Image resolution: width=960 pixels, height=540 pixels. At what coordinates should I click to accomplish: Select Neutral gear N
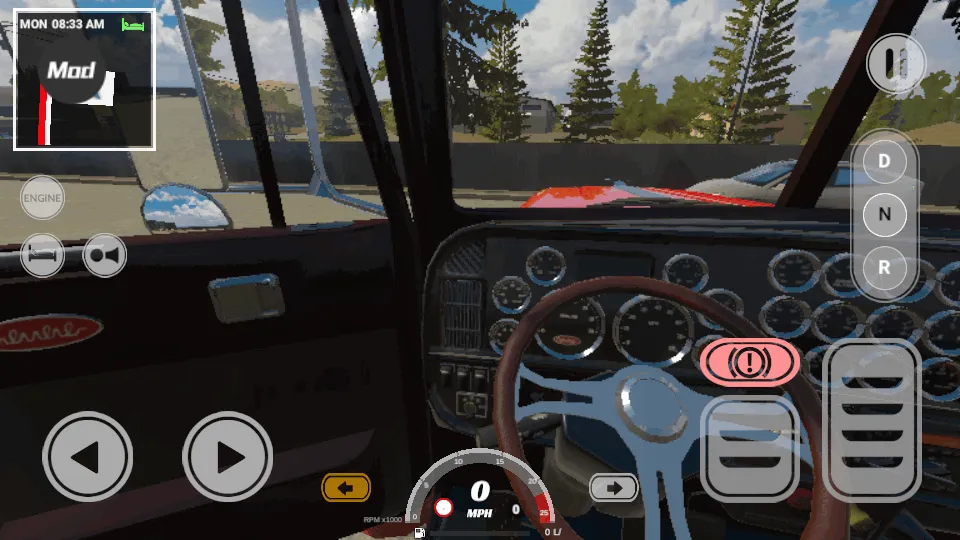click(x=884, y=214)
